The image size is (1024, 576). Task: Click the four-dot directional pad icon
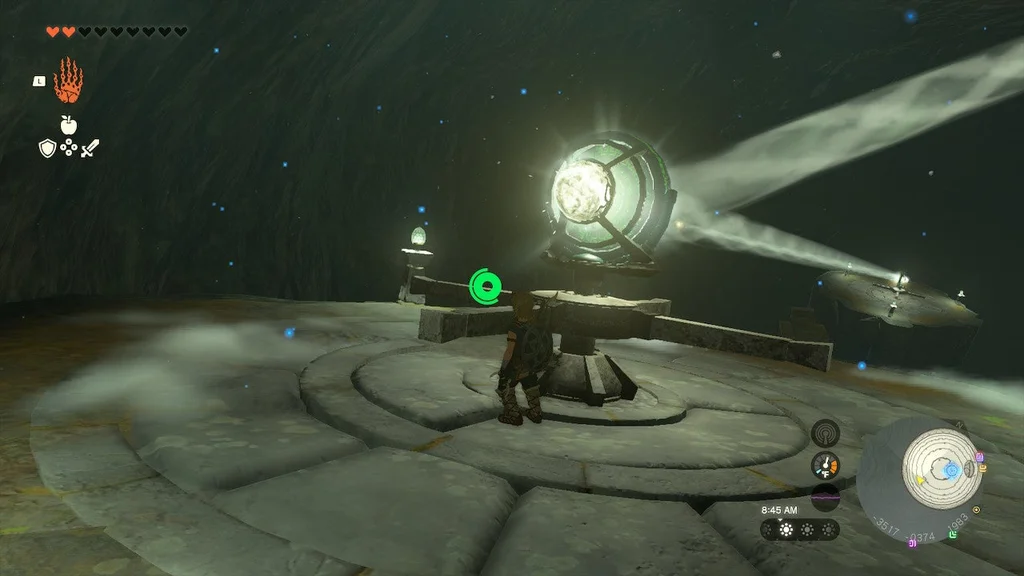(68, 148)
